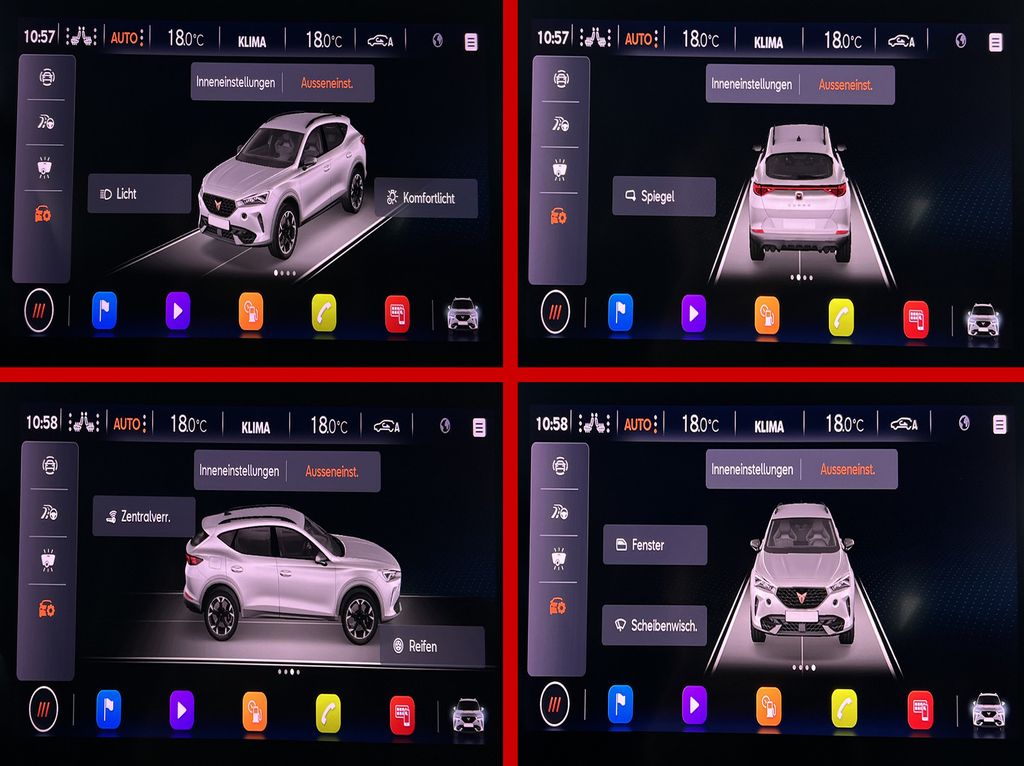Open the Scheibenwisch. settings
This screenshot has width=1024, height=766.
(655, 626)
